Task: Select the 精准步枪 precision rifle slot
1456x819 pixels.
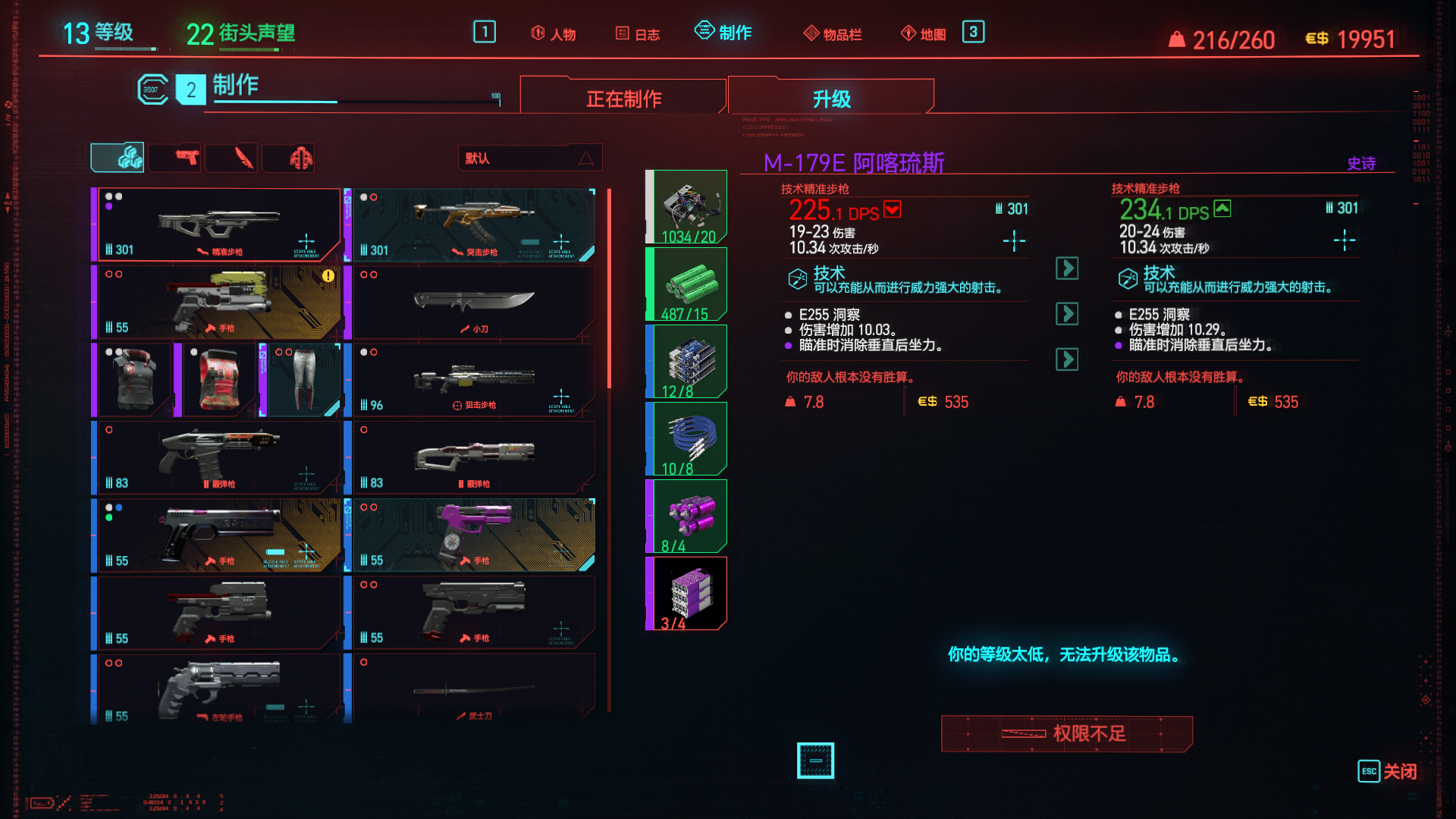Action: click(x=218, y=224)
